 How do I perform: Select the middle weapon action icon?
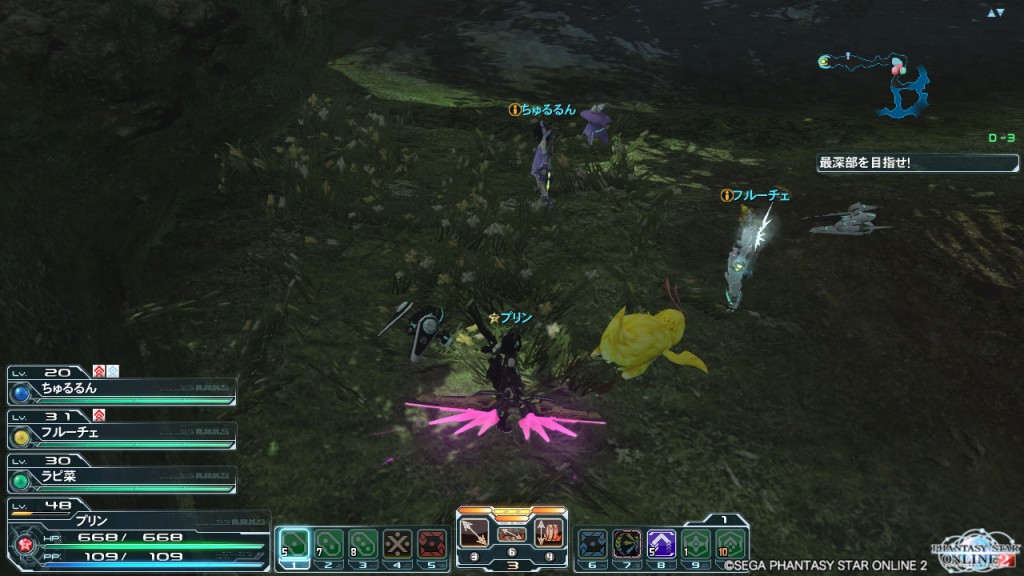point(511,534)
